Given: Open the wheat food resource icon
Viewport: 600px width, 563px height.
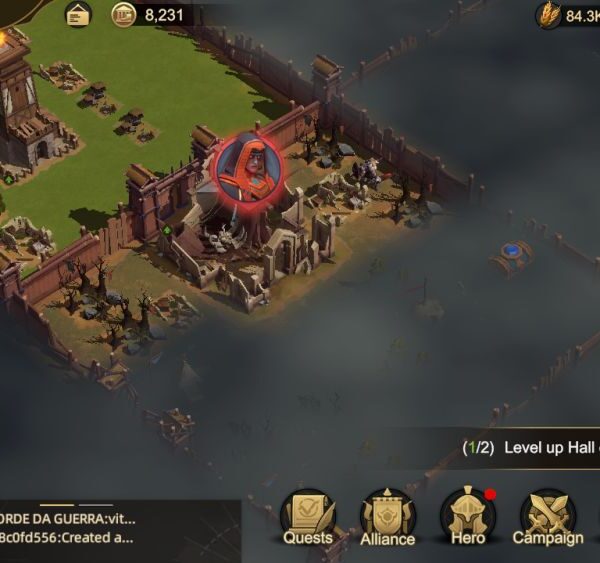Looking at the screenshot, I should (x=549, y=15).
